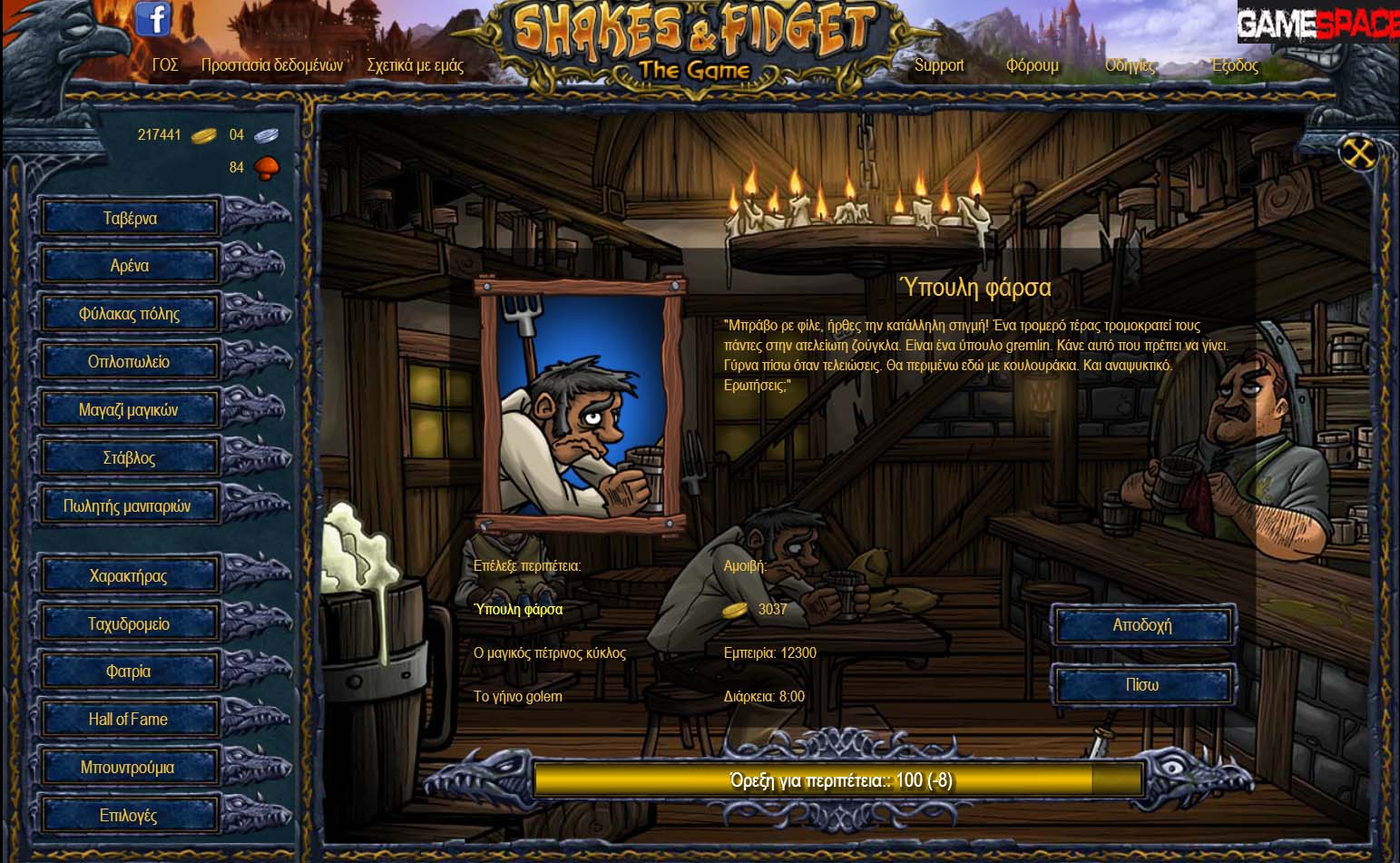Open Φύλακας πόλης from the sidebar
The width and height of the screenshot is (1400, 863).
129,314
